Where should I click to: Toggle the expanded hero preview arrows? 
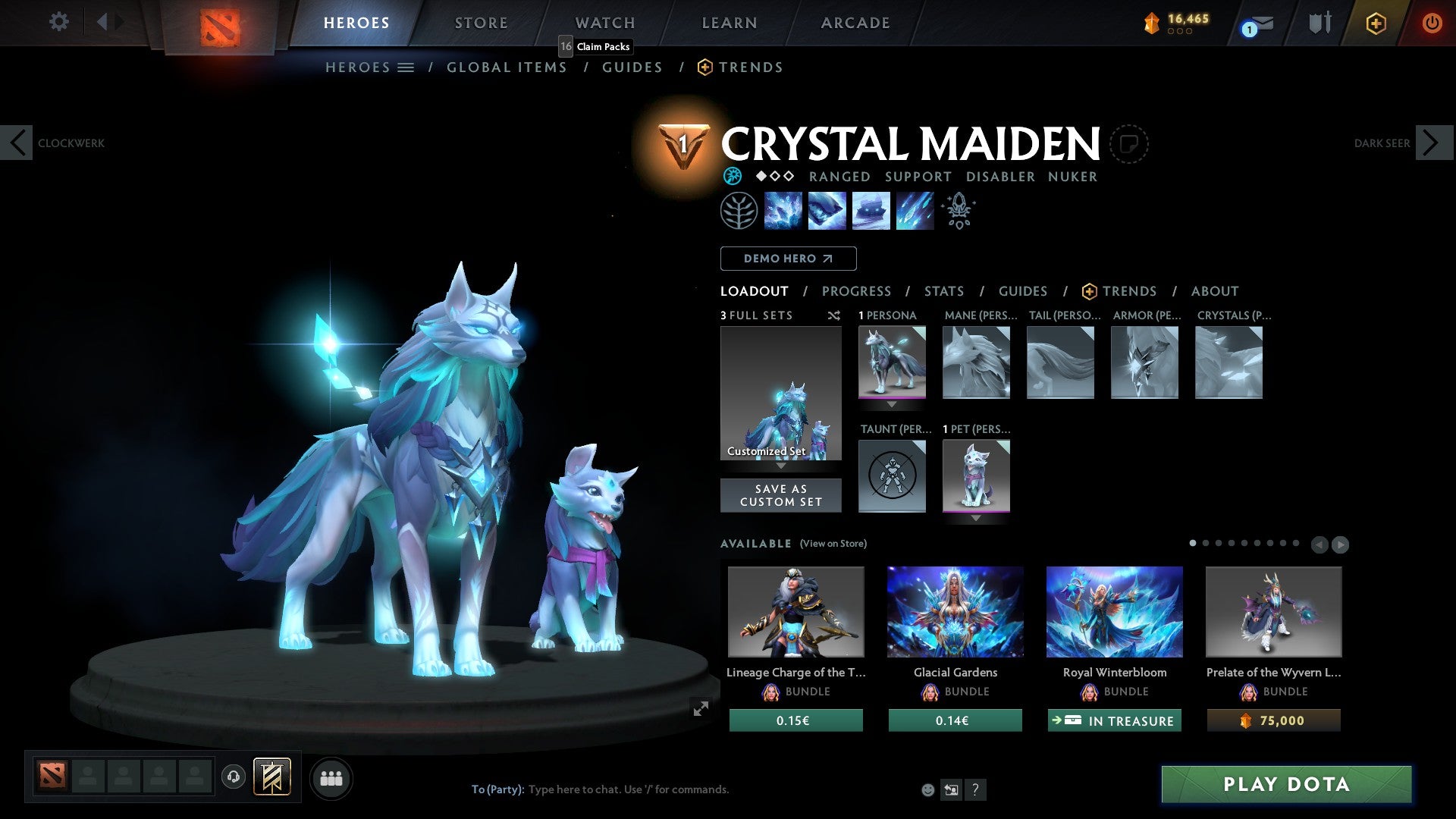[699, 710]
